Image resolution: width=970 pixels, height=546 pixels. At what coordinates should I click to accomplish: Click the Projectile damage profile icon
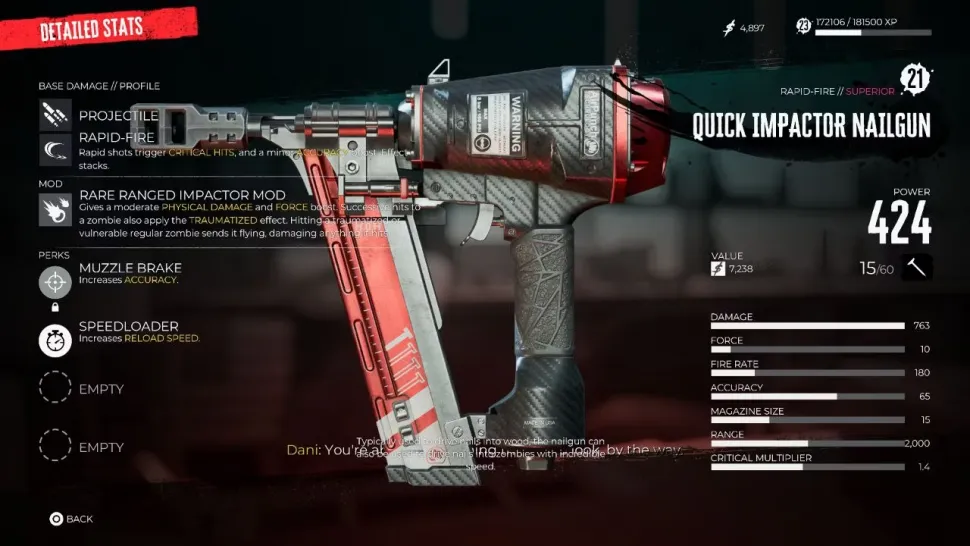point(55,116)
